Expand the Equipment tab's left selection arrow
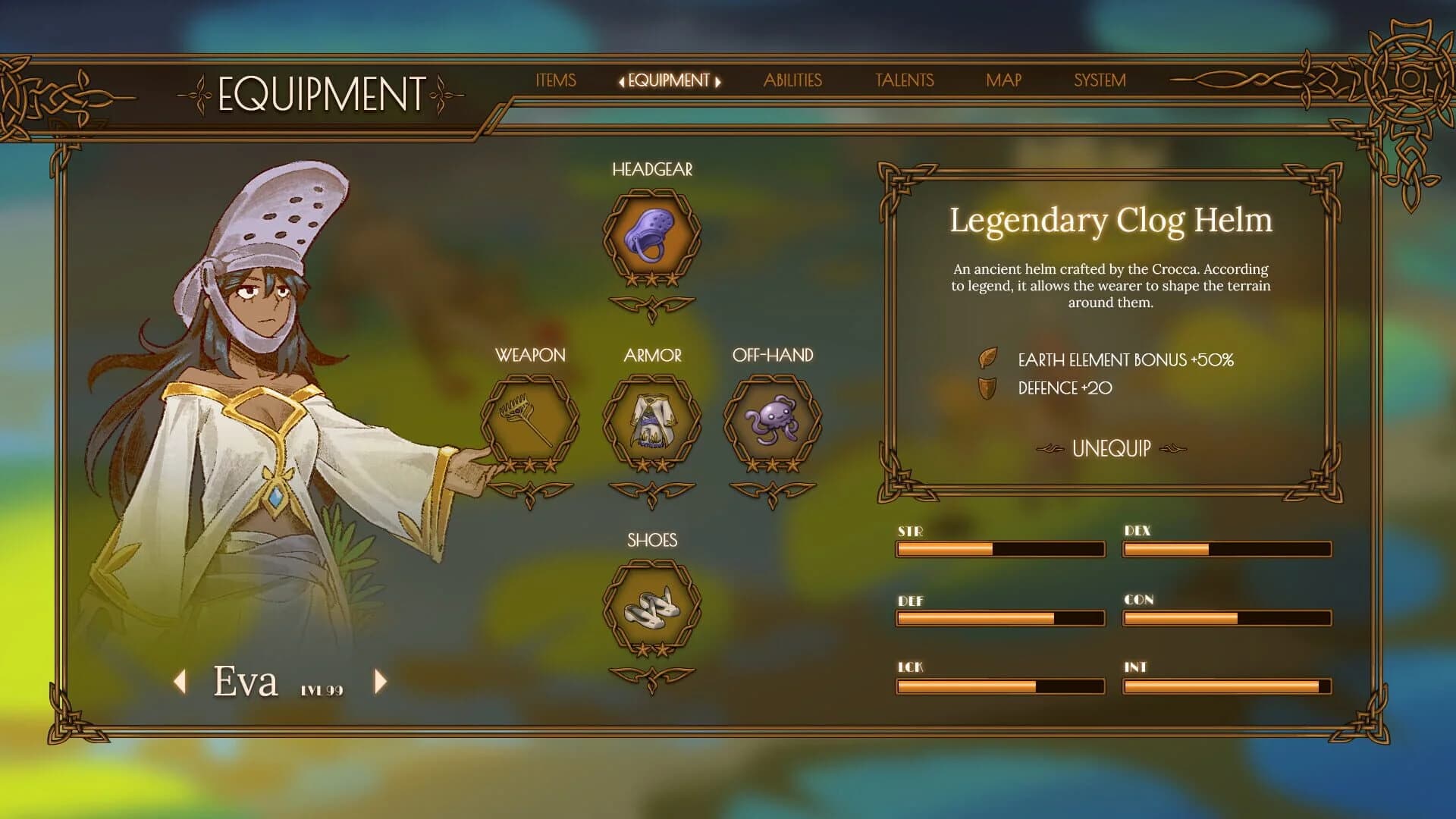The height and width of the screenshot is (819, 1456). pyautogui.click(x=622, y=80)
